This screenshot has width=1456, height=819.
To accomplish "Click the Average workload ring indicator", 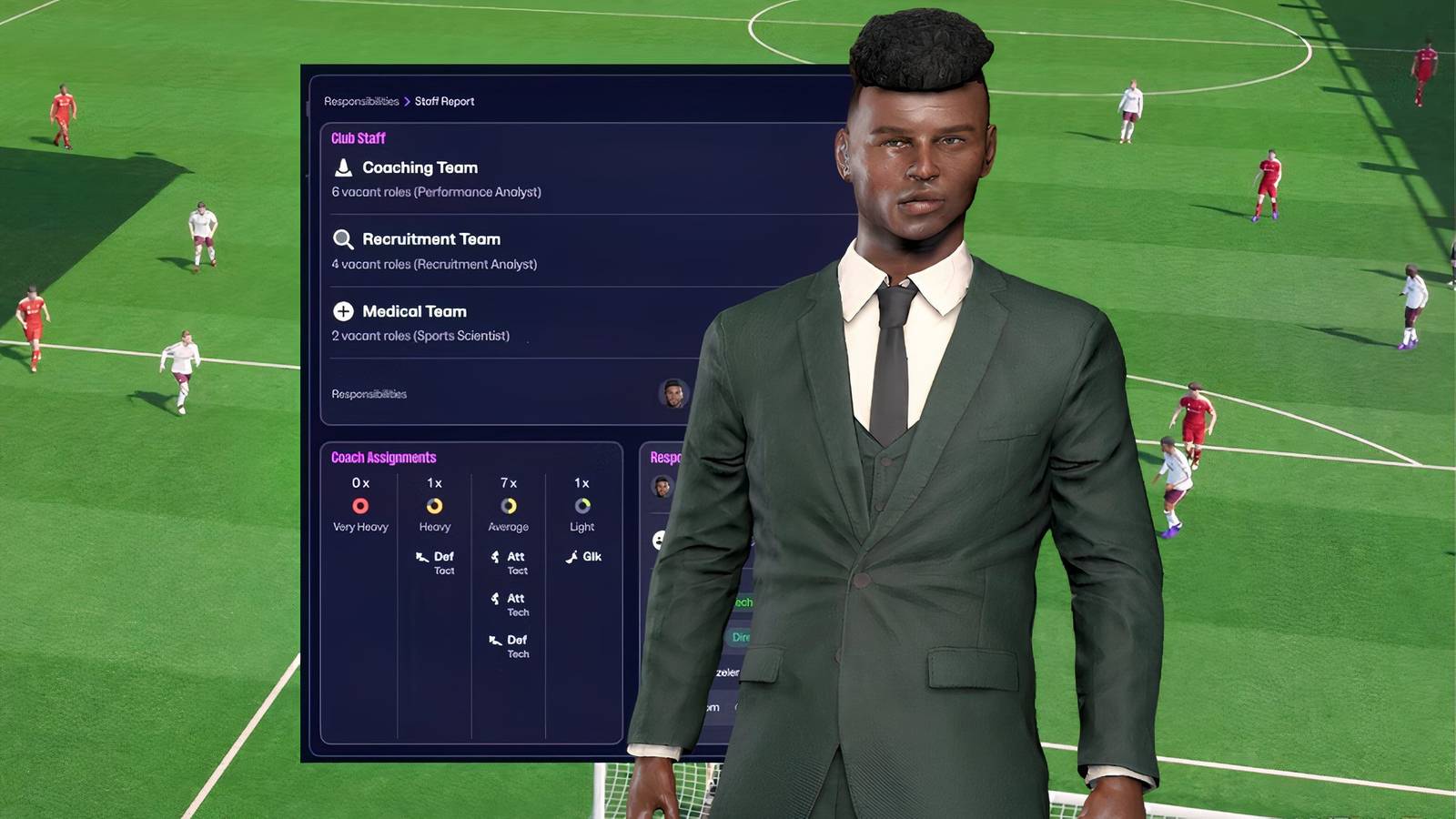I will (507, 507).
